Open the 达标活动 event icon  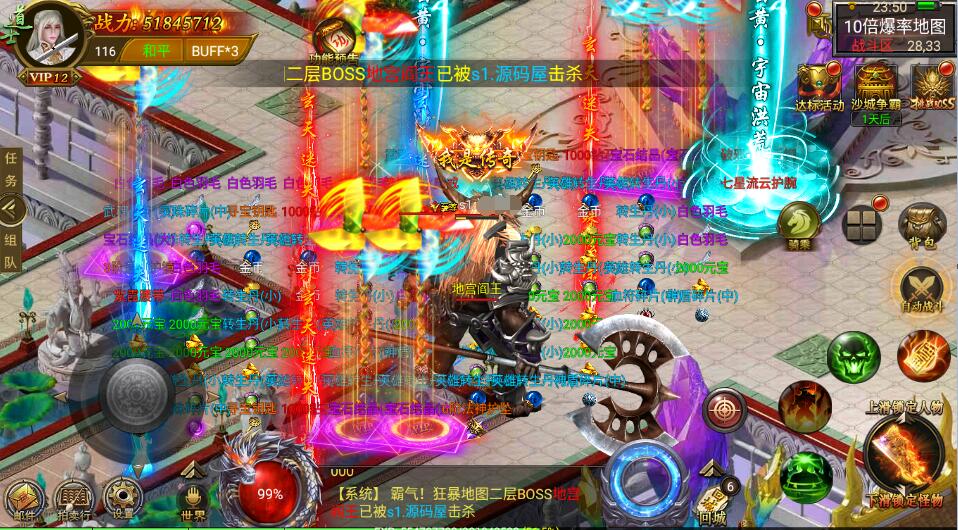(x=819, y=85)
